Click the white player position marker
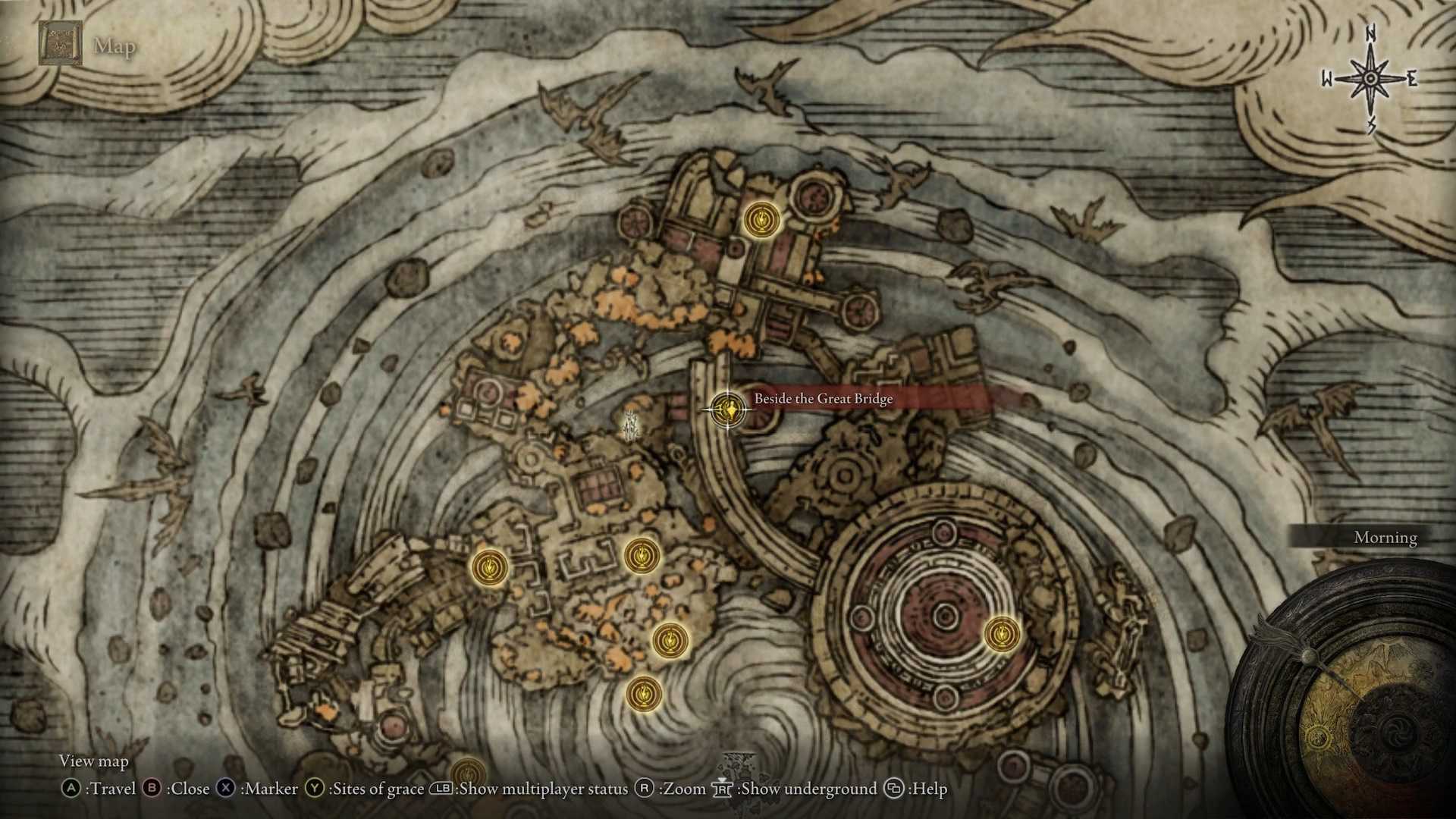The image size is (1456, 819). pyautogui.click(x=629, y=425)
